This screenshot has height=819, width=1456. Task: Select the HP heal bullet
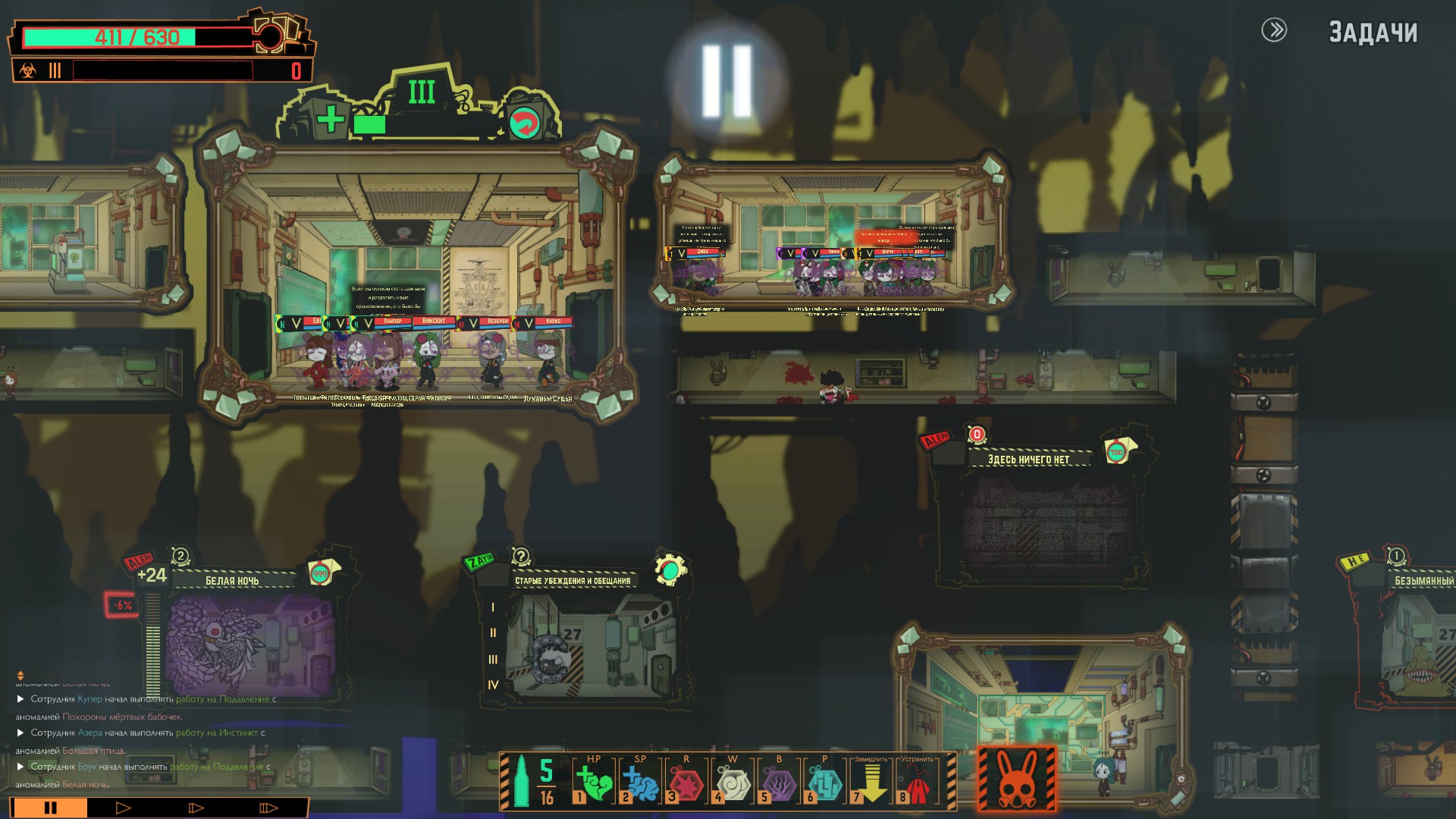point(595,783)
